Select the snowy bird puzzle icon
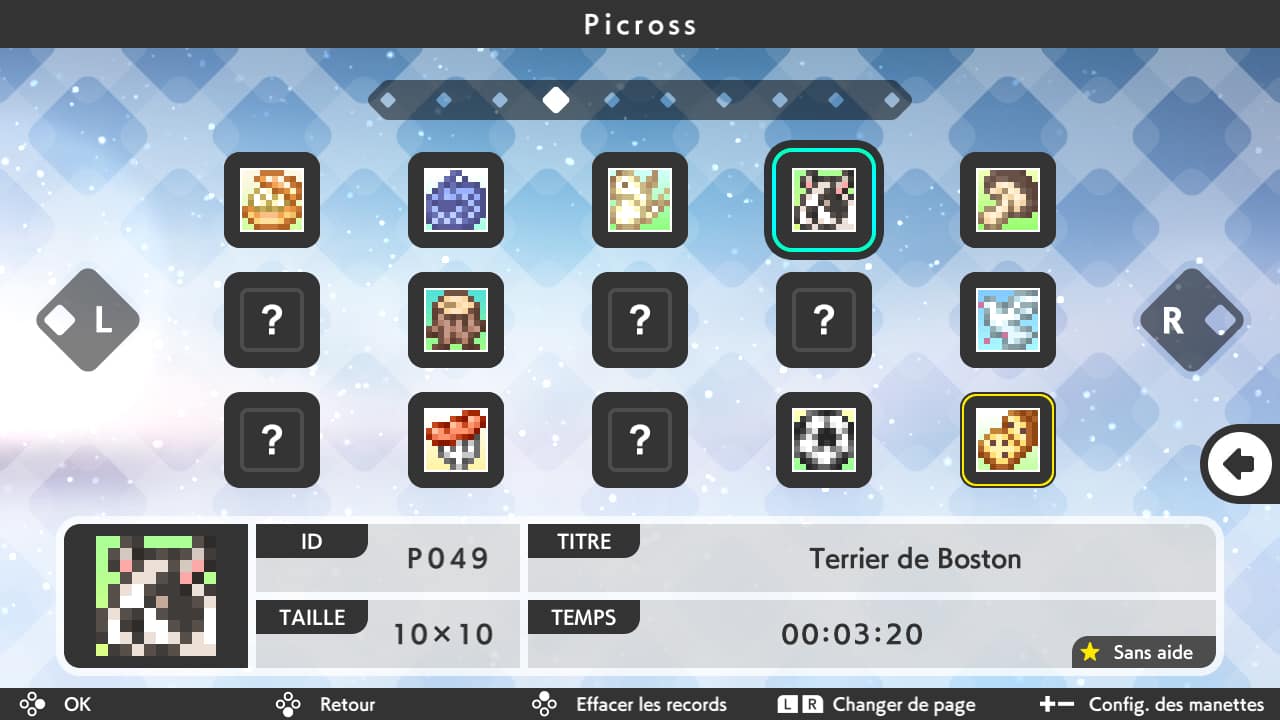 1007,320
